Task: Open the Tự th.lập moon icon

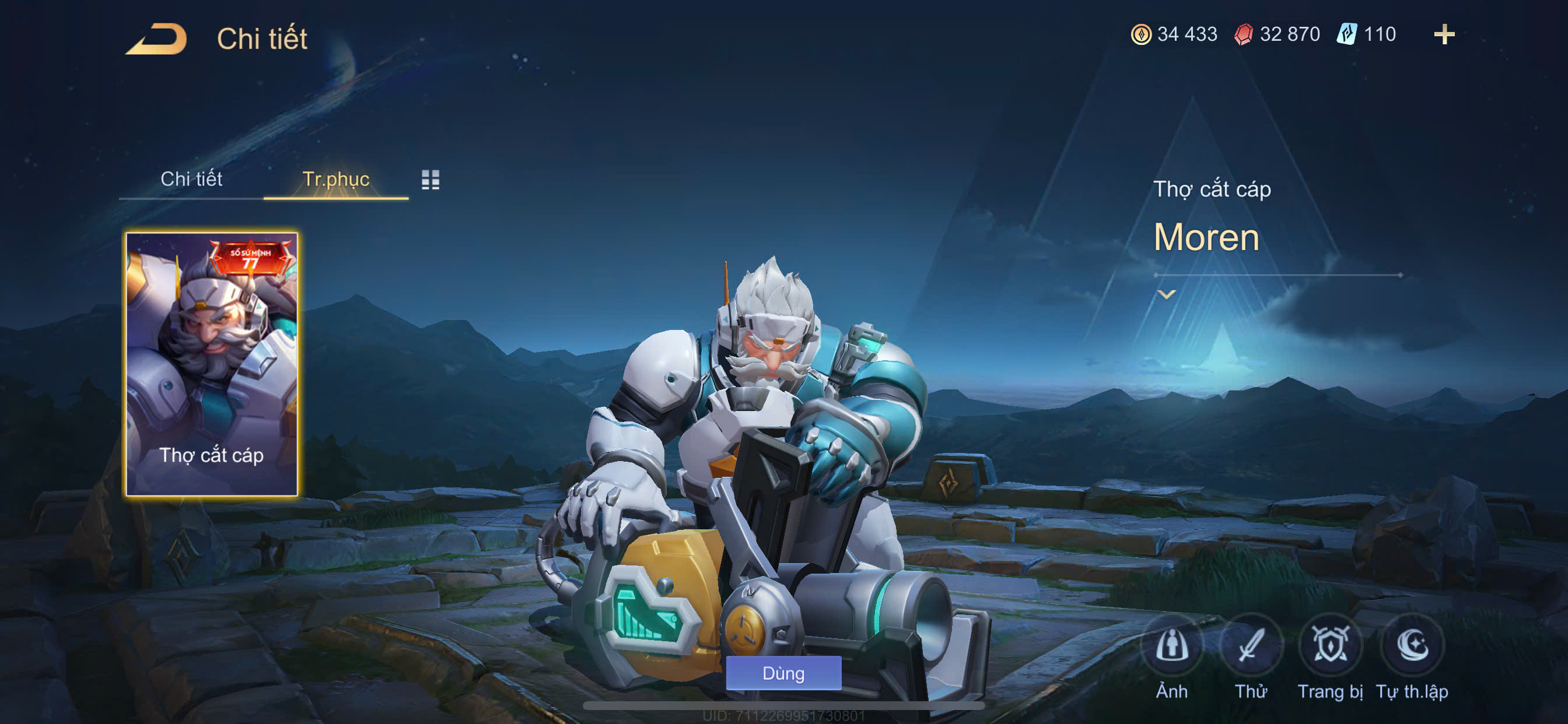Action: coord(1412,645)
